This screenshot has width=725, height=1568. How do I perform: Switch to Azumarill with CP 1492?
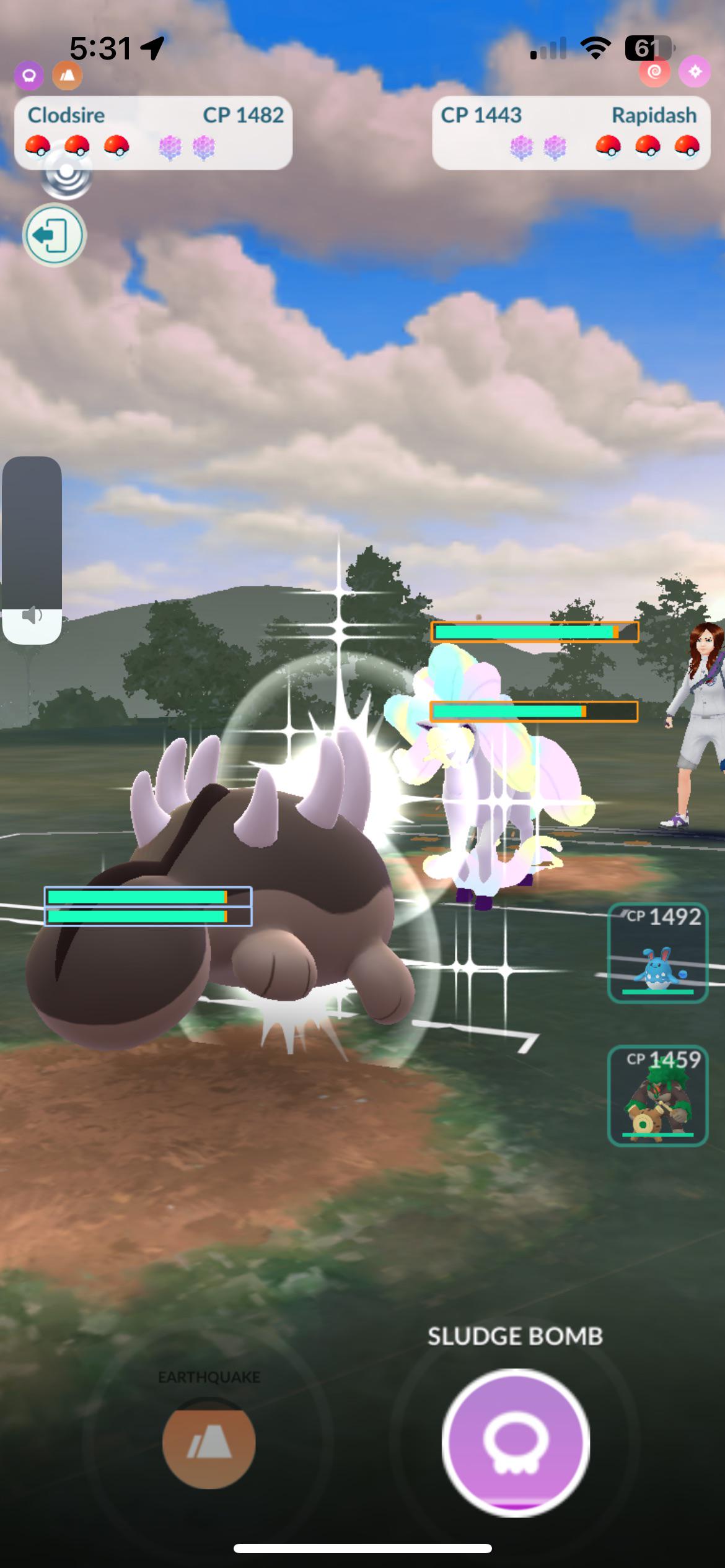click(657, 954)
